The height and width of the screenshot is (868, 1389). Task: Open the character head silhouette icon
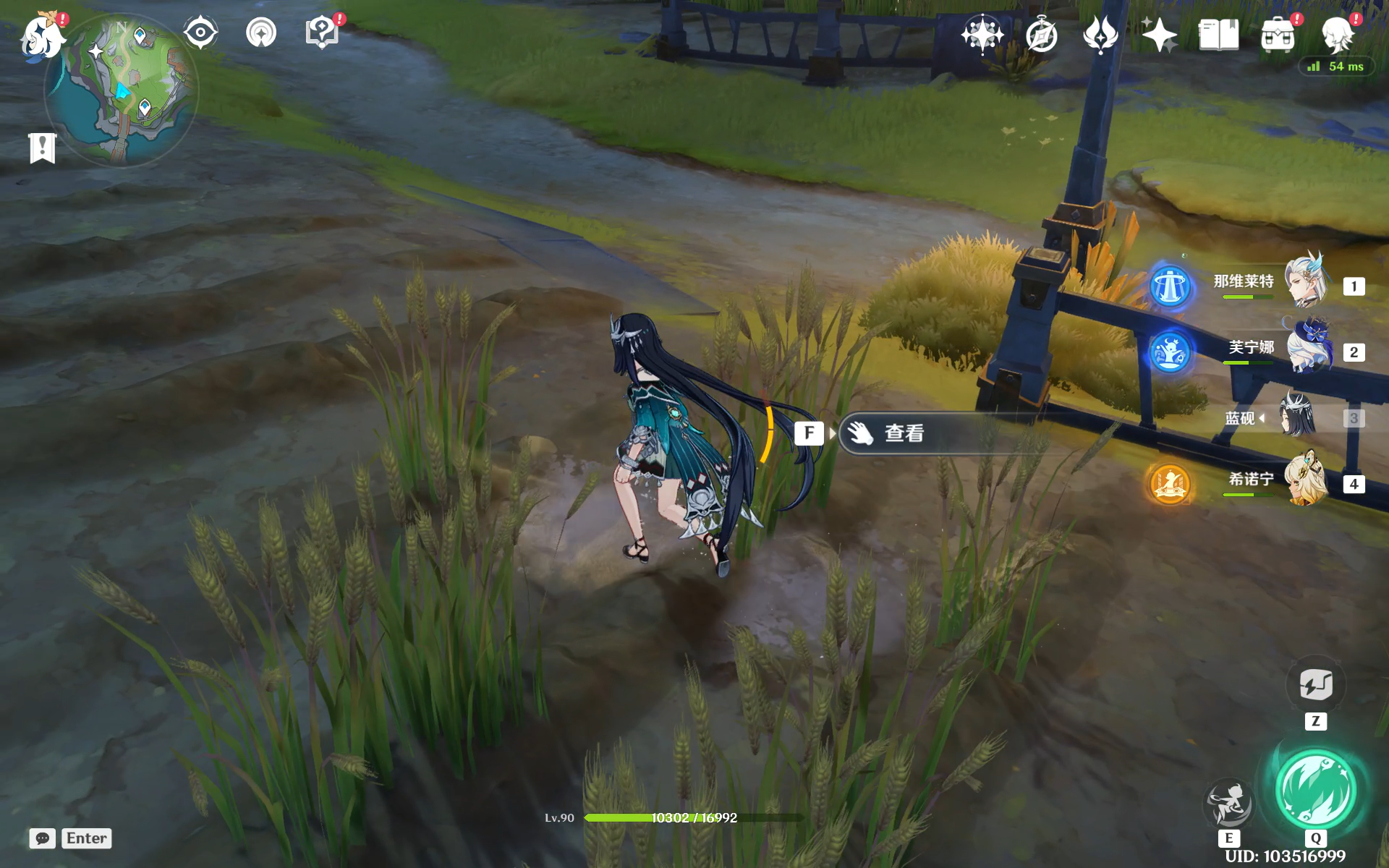(x=1337, y=35)
